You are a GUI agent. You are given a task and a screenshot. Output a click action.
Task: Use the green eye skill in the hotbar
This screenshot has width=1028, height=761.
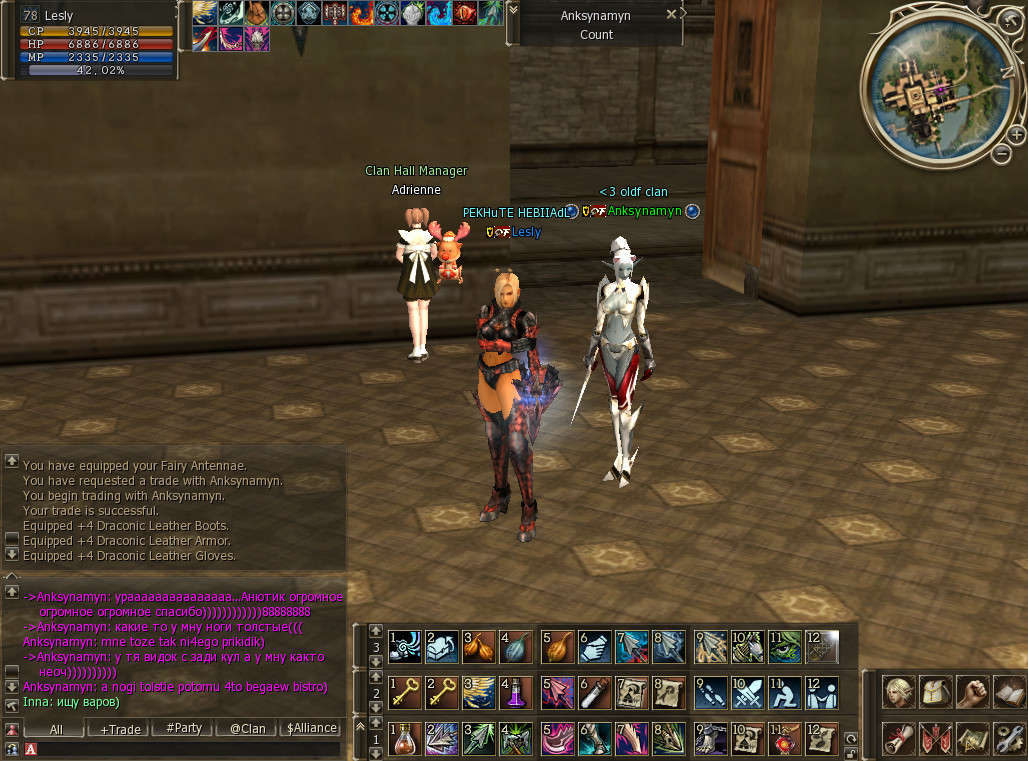784,646
